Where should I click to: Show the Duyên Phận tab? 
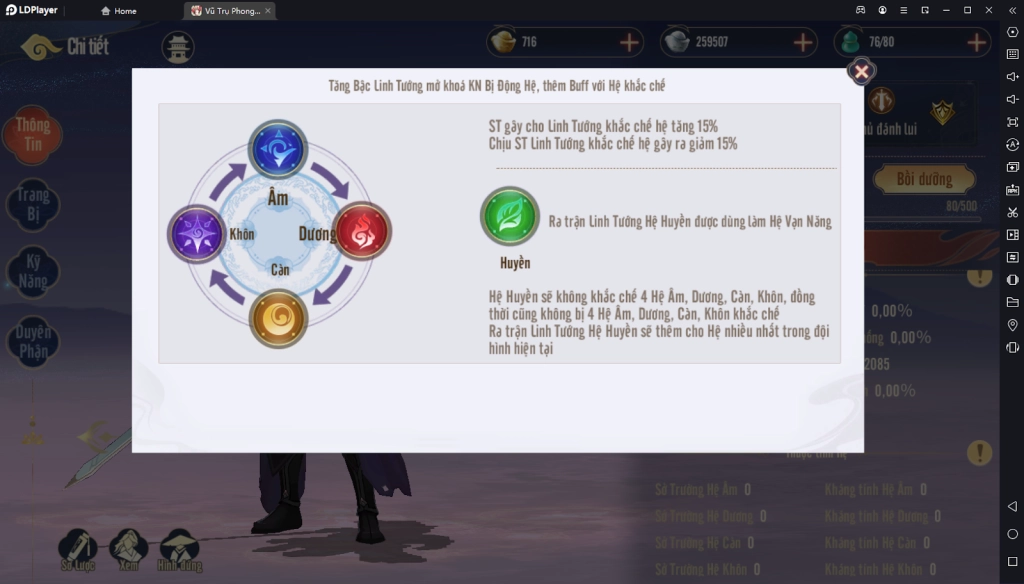click(32, 340)
